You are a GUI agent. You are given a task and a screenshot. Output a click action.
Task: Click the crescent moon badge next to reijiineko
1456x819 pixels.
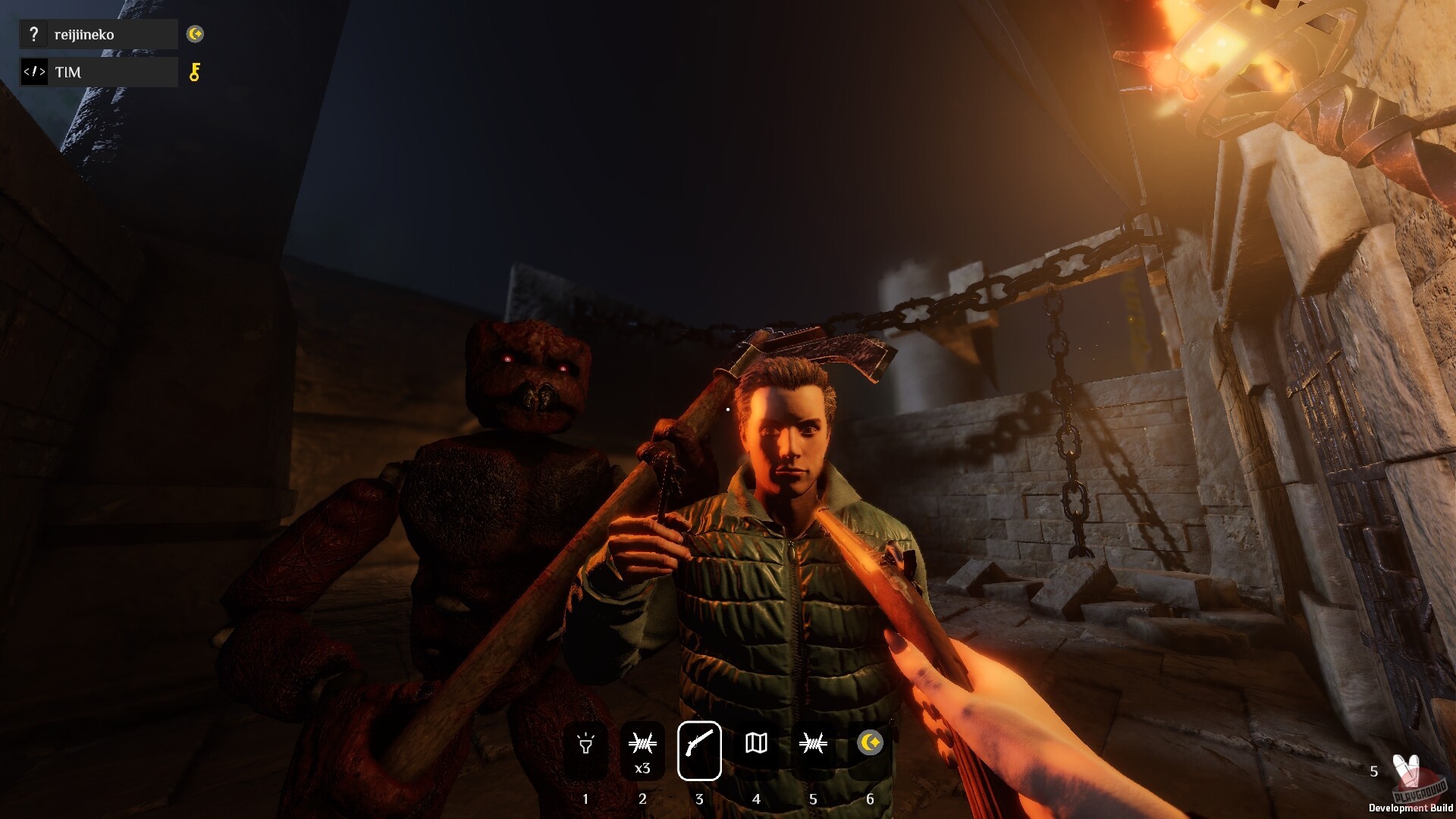tap(196, 34)
